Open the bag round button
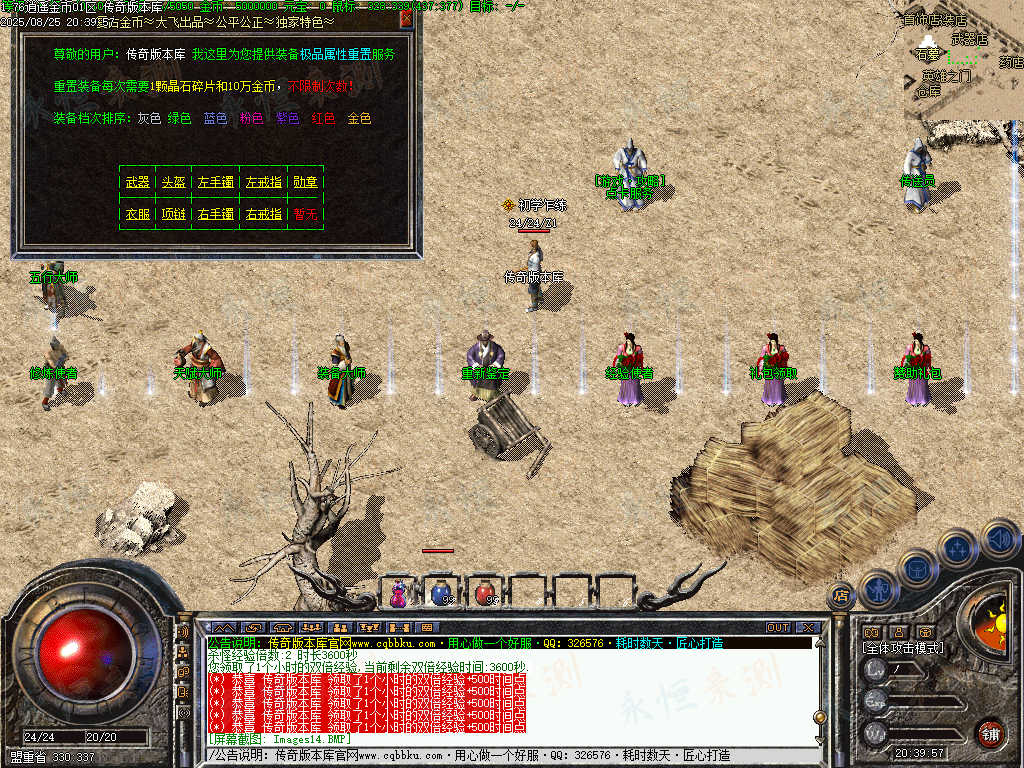 click(x=918, y=567)
